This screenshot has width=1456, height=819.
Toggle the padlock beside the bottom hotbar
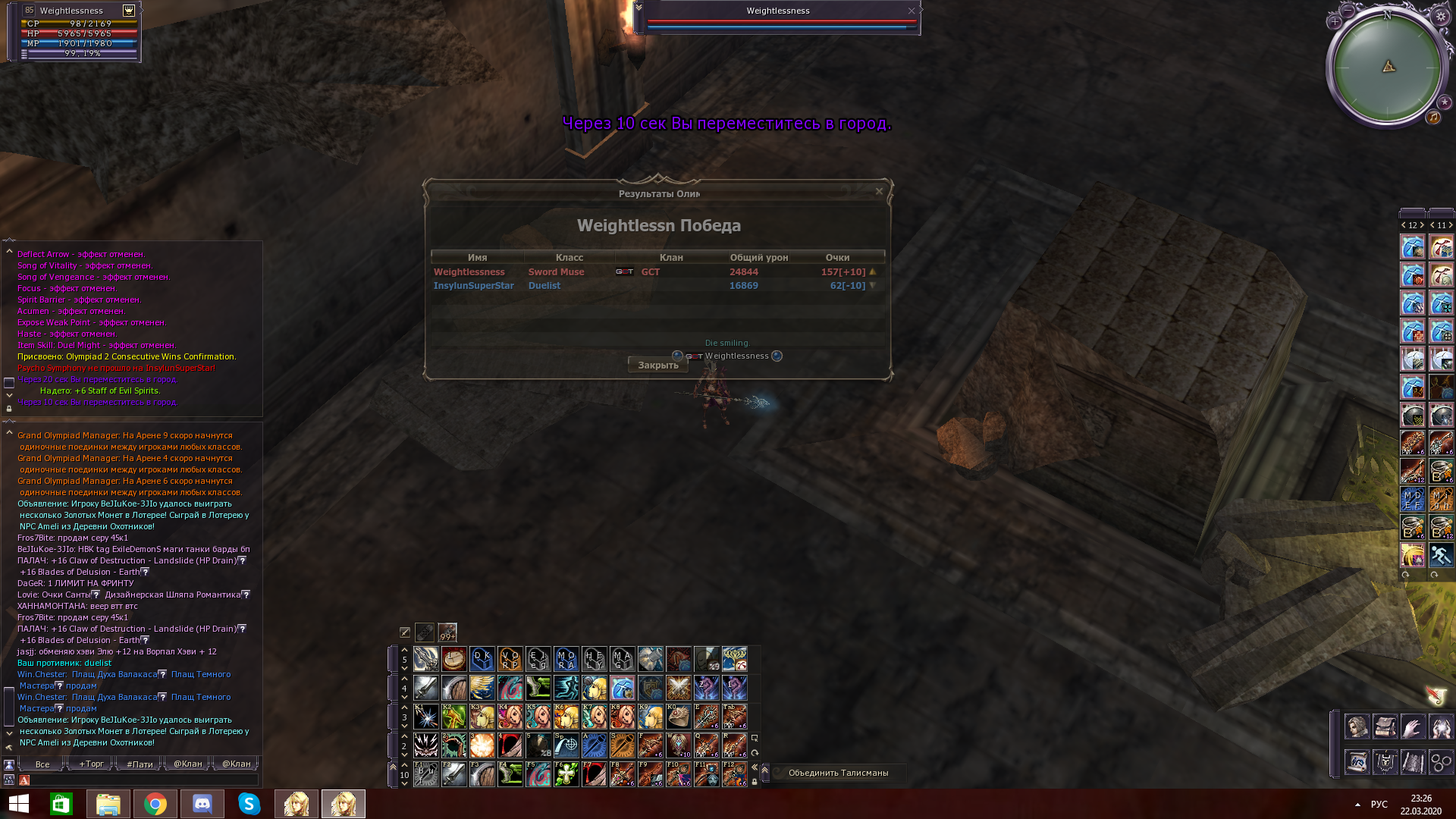[755, 782]
